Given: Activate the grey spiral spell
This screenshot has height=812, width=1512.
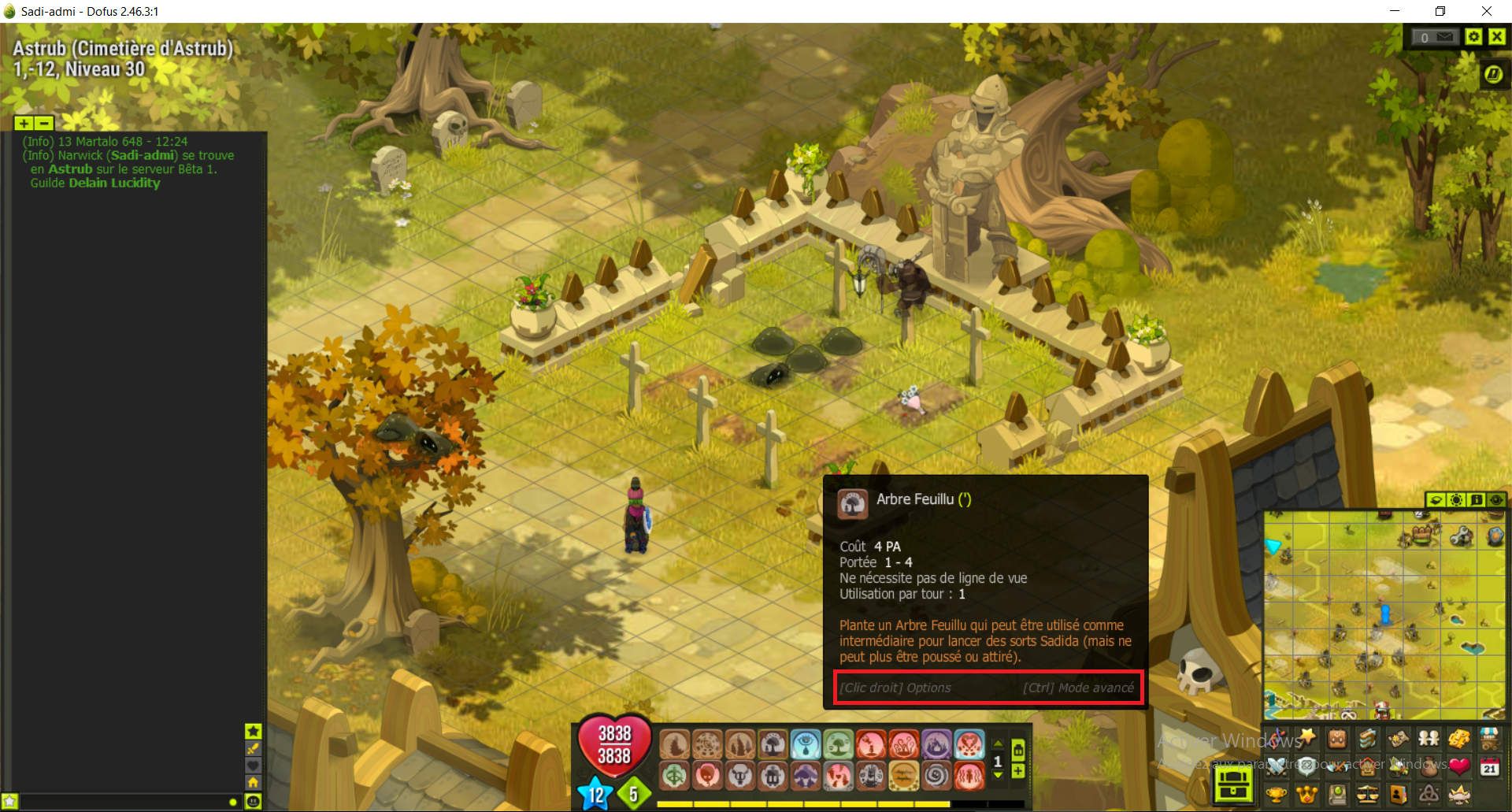Looking at the screenshot, I should pos(936,777).
